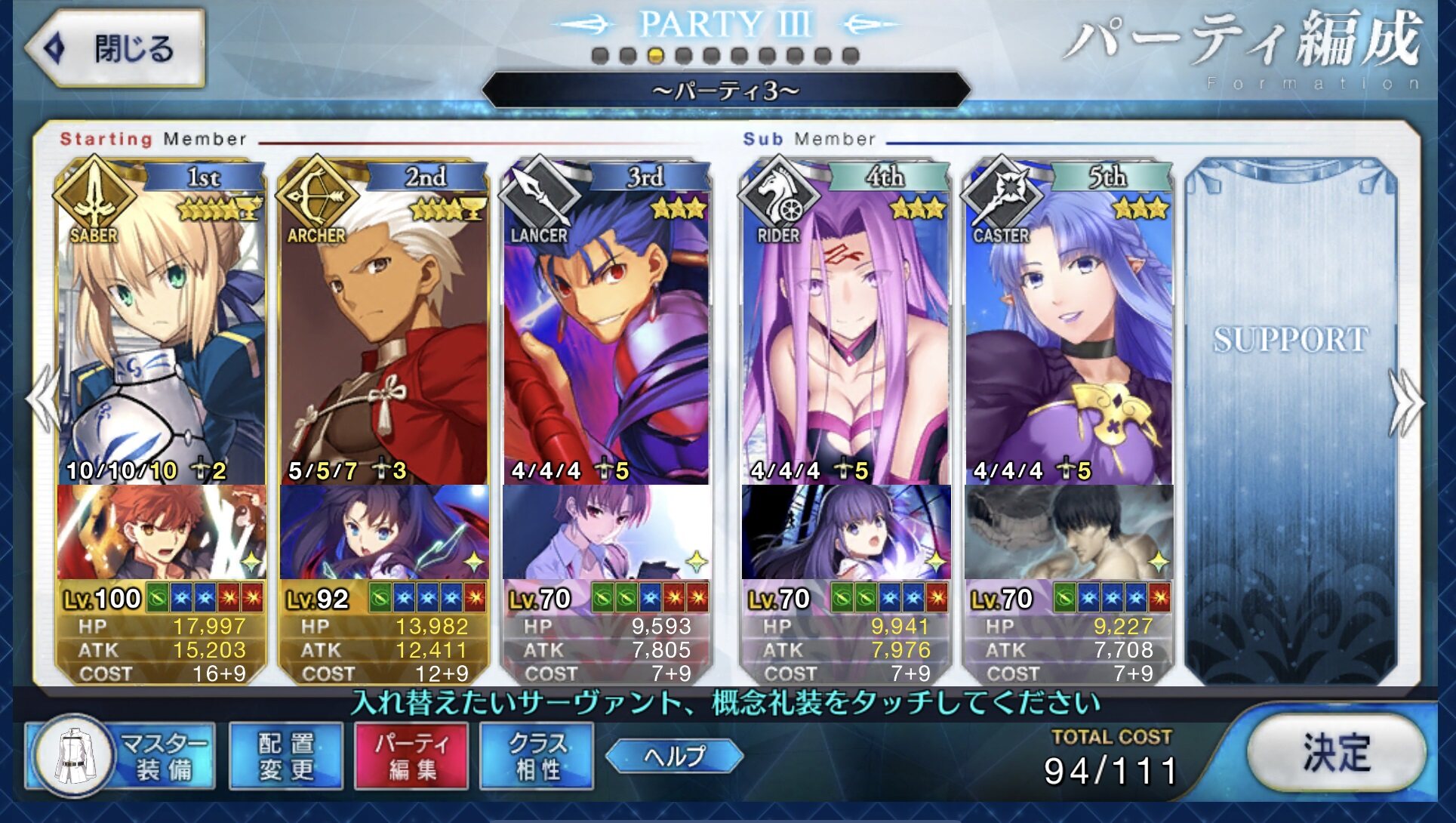The height and width of the screenshot is (823, 1456).
Task: Open 配置変更 to rearrange positions
Action: point(286,757)
